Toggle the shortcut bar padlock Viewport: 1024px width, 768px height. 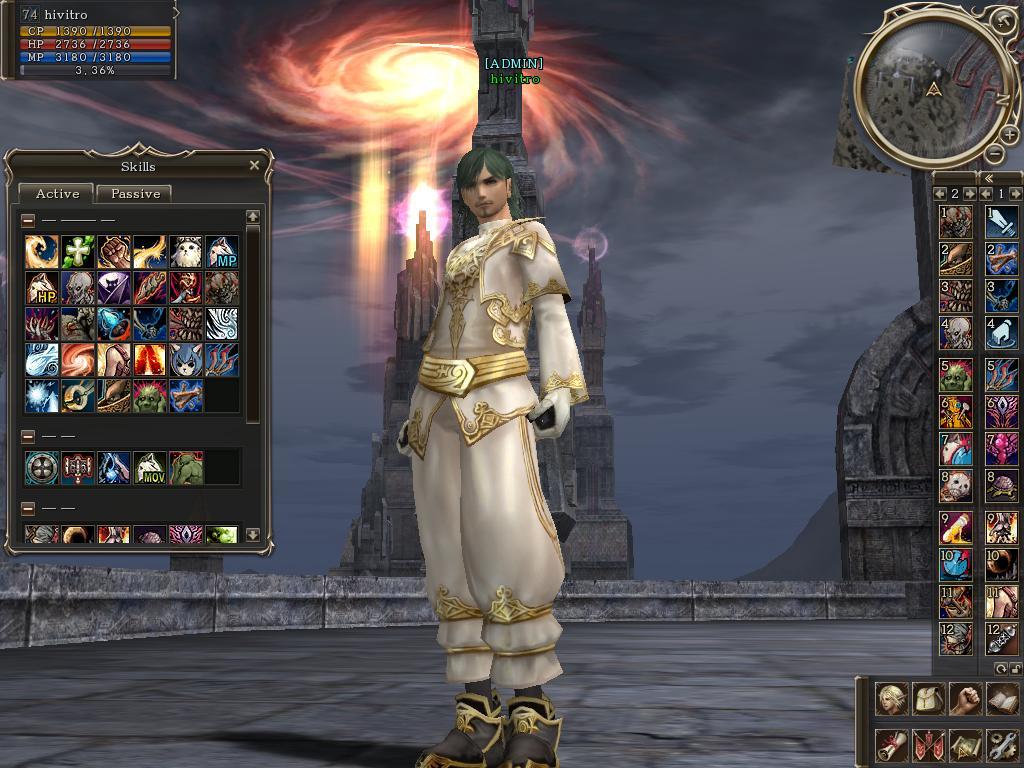pos(1016,667)
